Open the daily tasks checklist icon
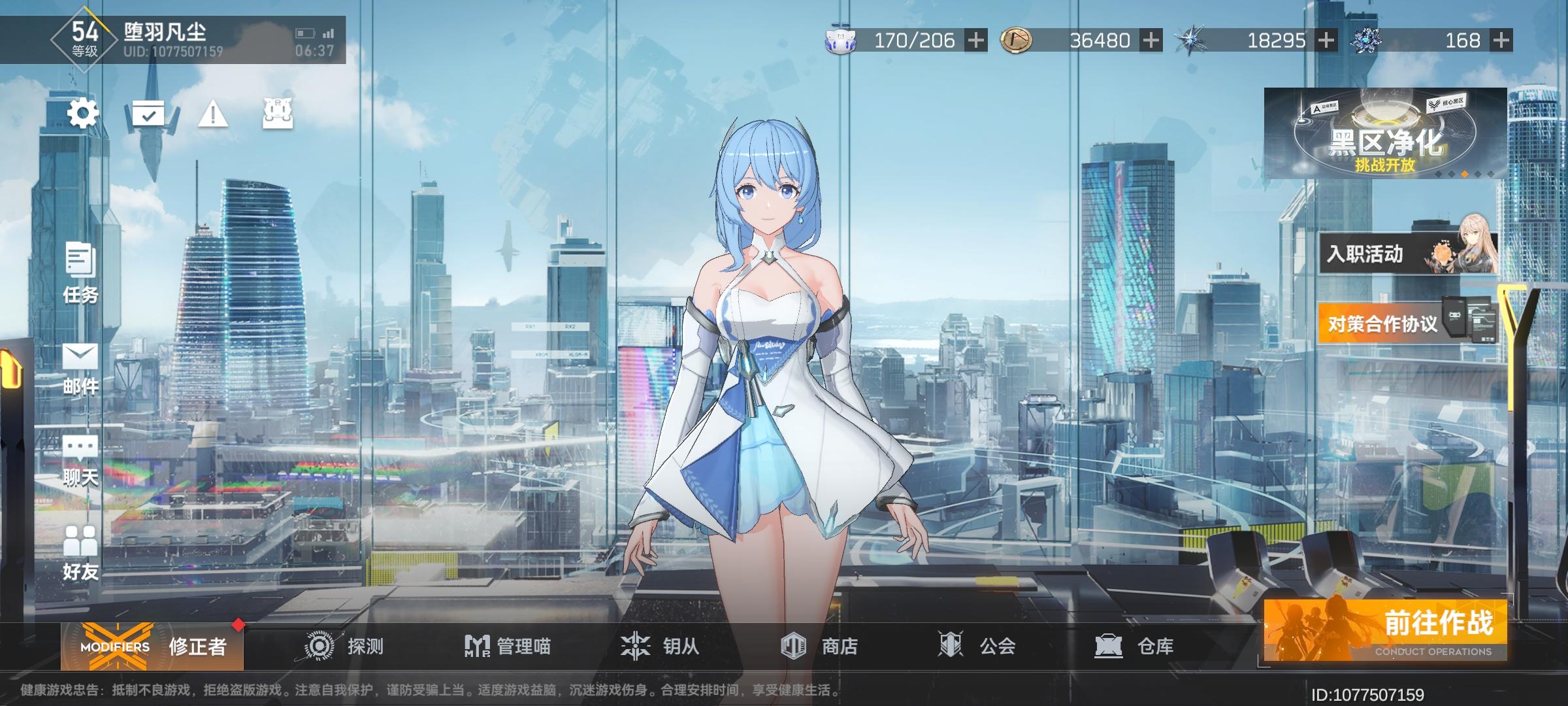Image resolution: width=1568 pixels, height=706 pixels. click(x=149, y=112)
